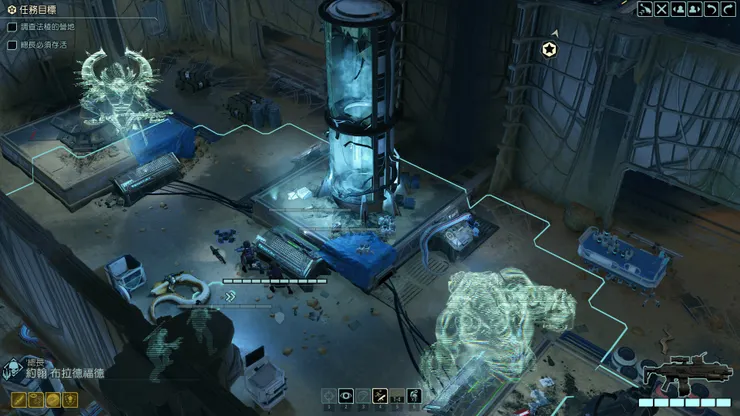Image resolution: width=740 pixels, height=416 pixels.
Task: Choose the Hunker Down shield ability
Action: pos(362,396)
